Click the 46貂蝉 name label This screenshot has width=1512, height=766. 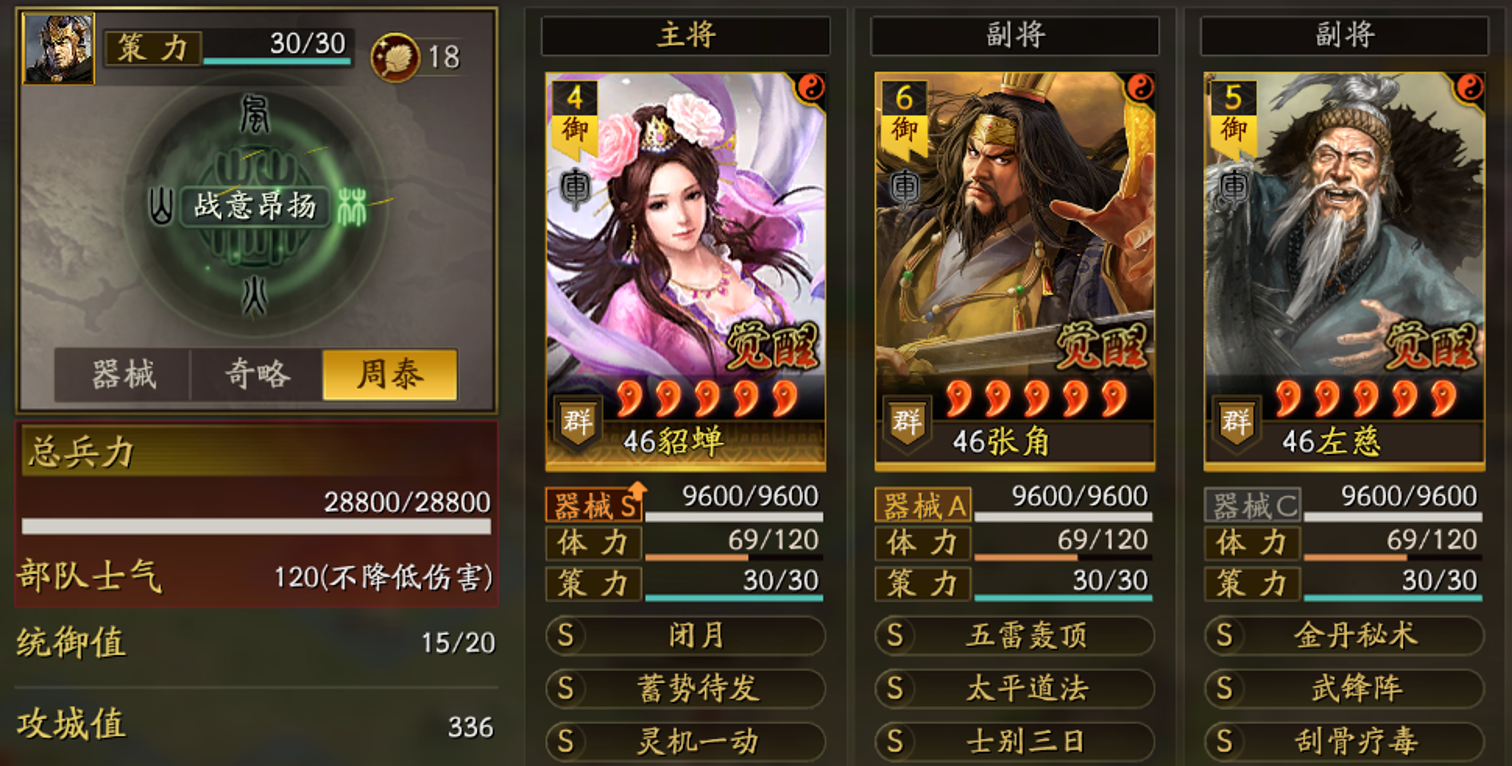(686, 440)
